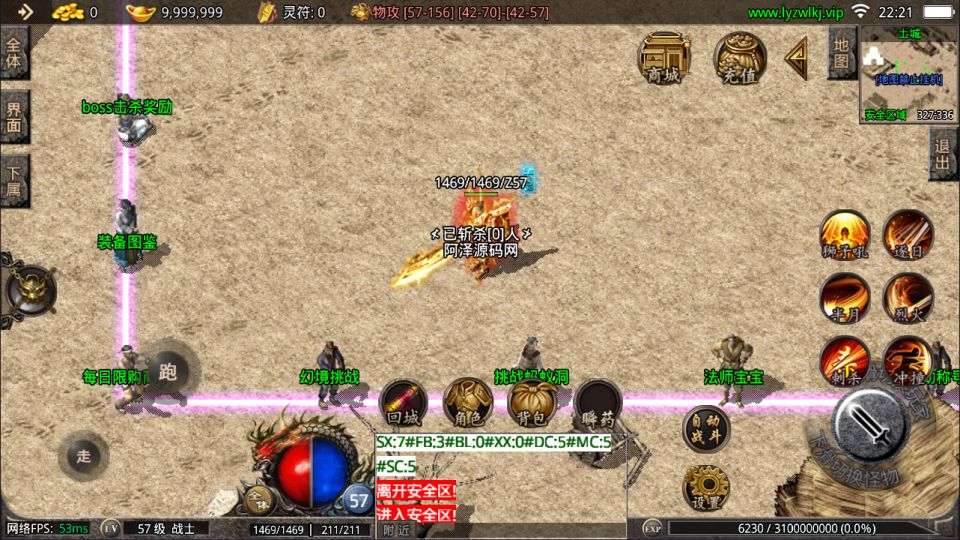This screenshot has height=540, width=960.
Task: Hit the sword basic attack button
Action: 870,423
